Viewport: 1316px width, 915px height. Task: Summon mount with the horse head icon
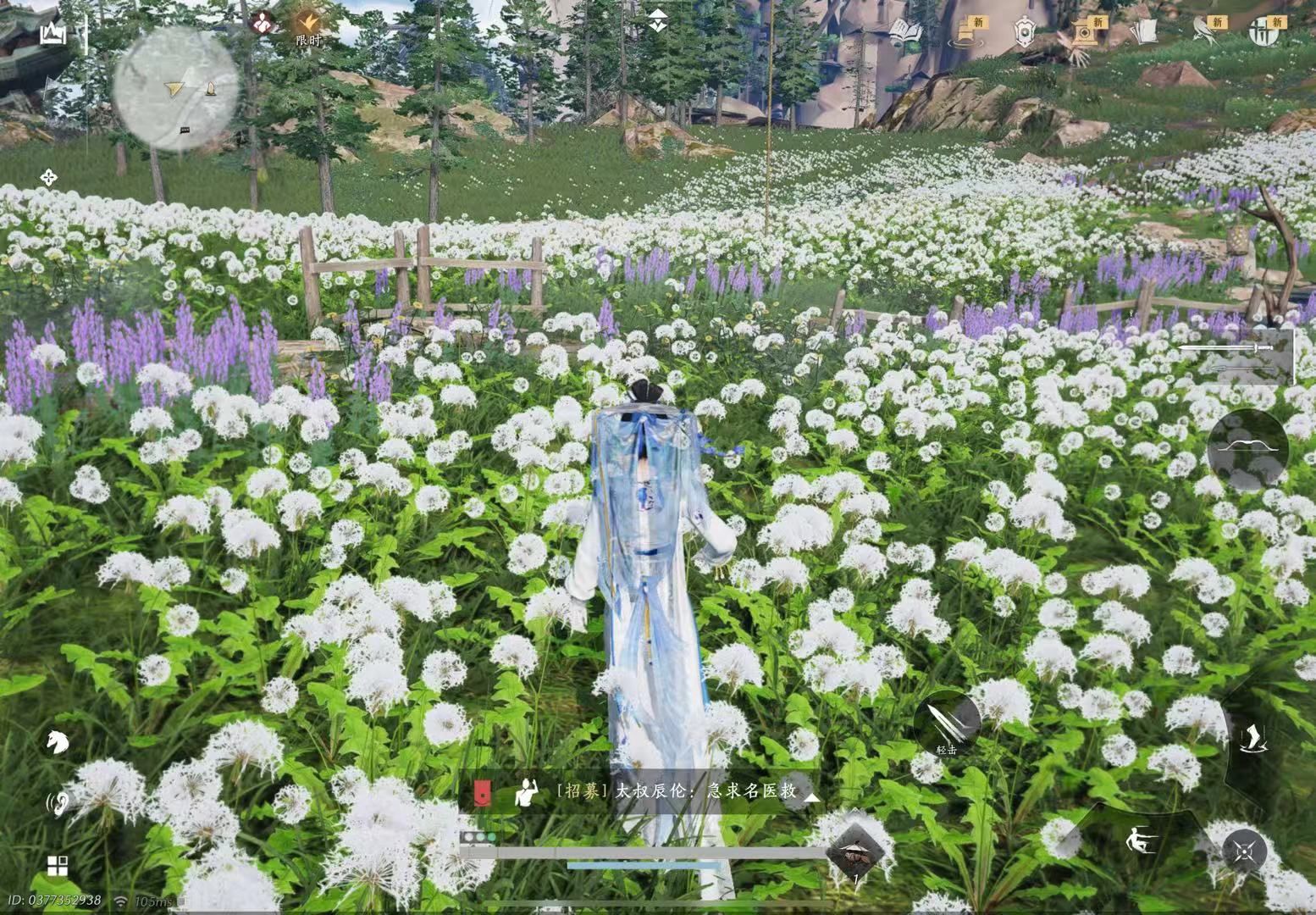pos(57,742)
